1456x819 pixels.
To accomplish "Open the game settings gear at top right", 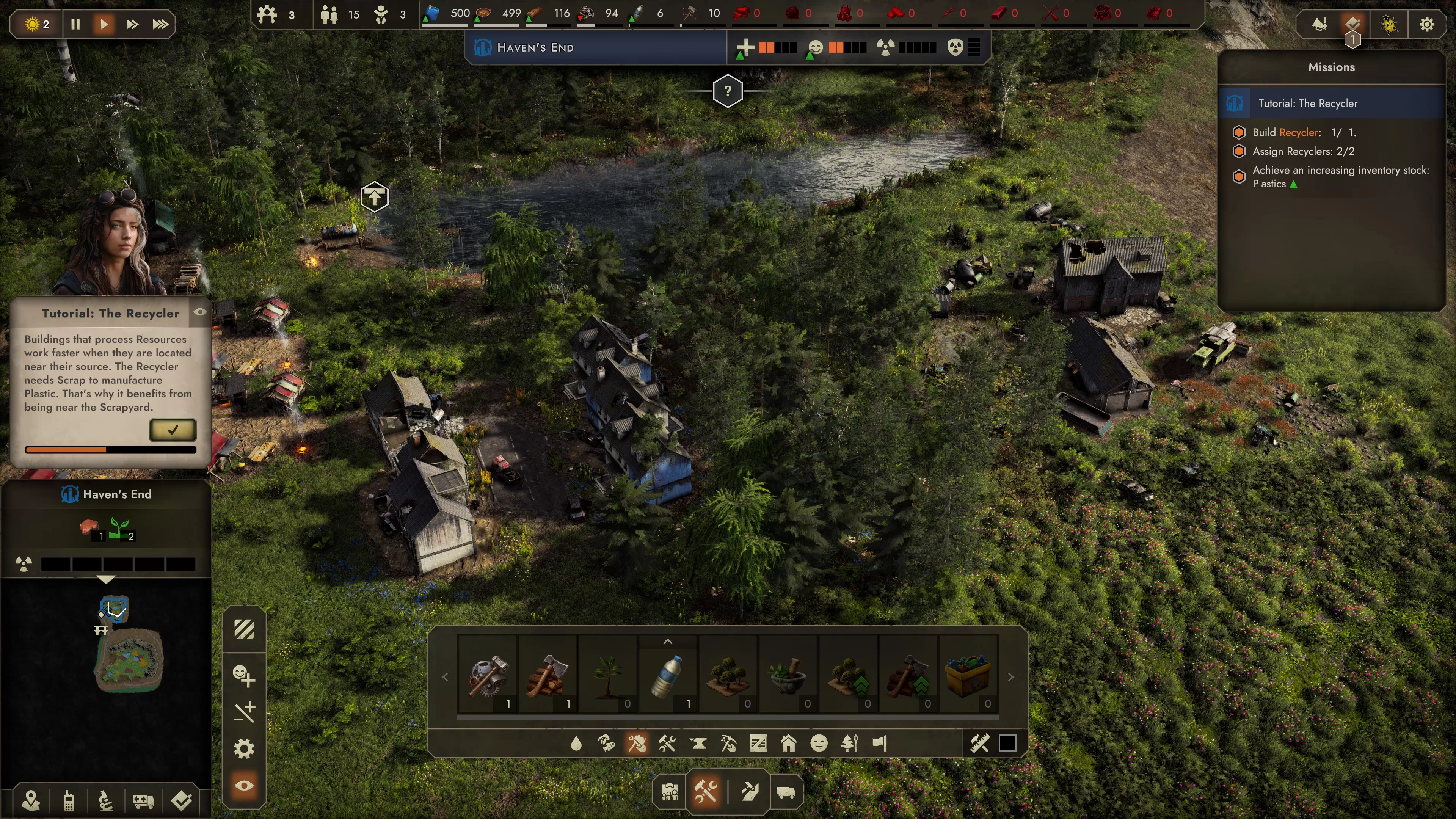I will tap(1426, 24).
